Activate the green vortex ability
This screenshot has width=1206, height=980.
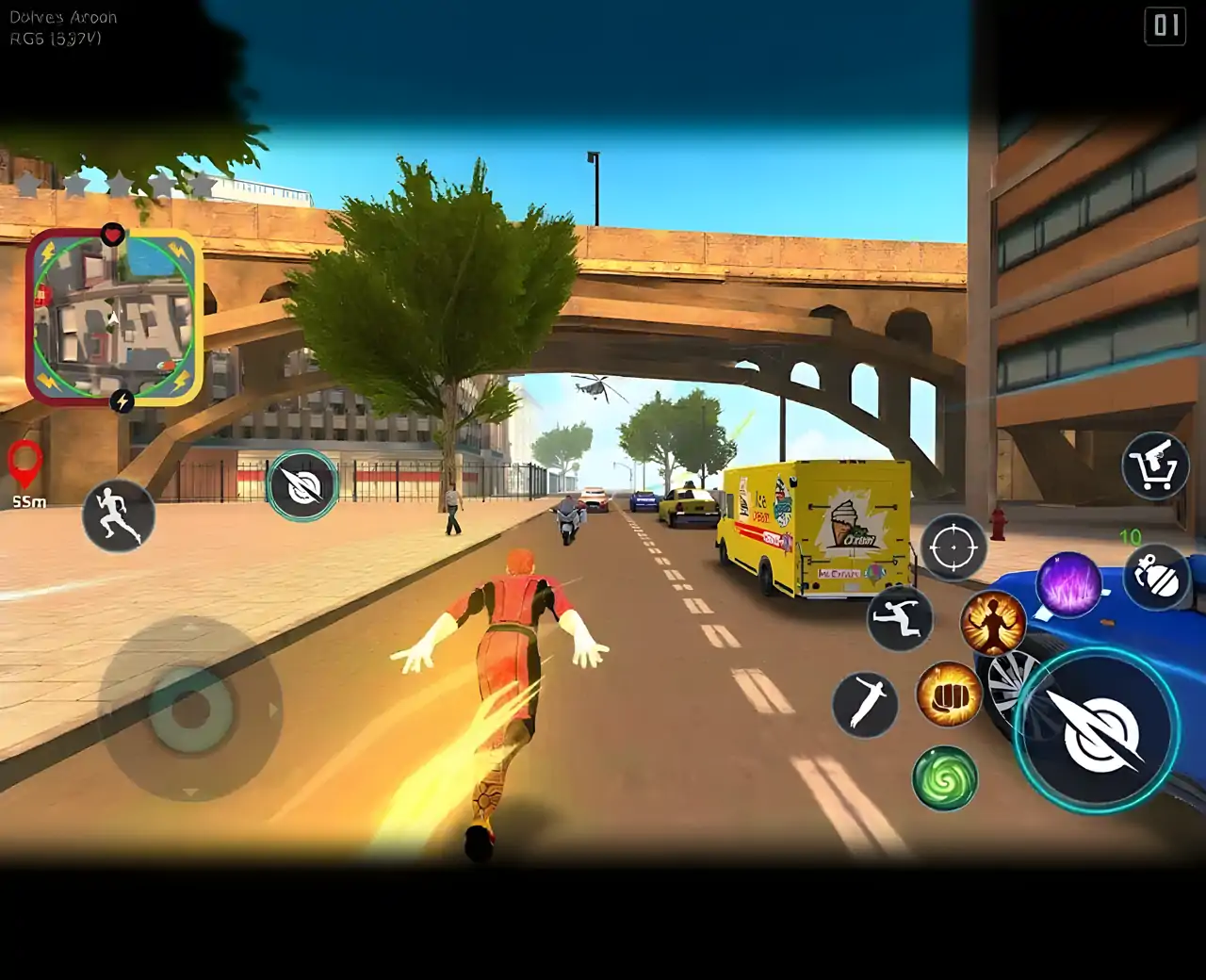point(944,778)
